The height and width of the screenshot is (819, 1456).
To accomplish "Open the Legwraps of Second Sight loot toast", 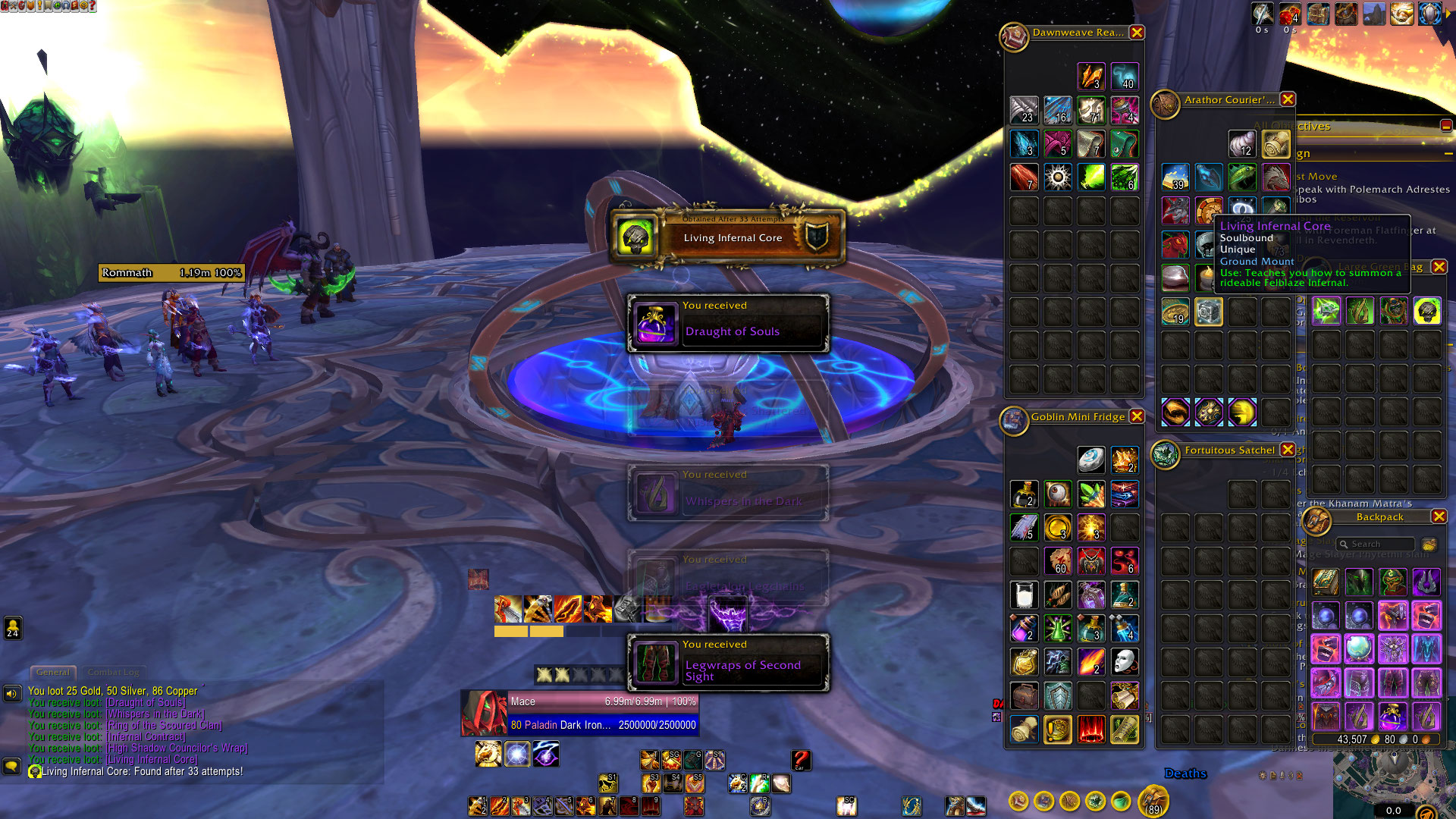I will coord(728,663).
